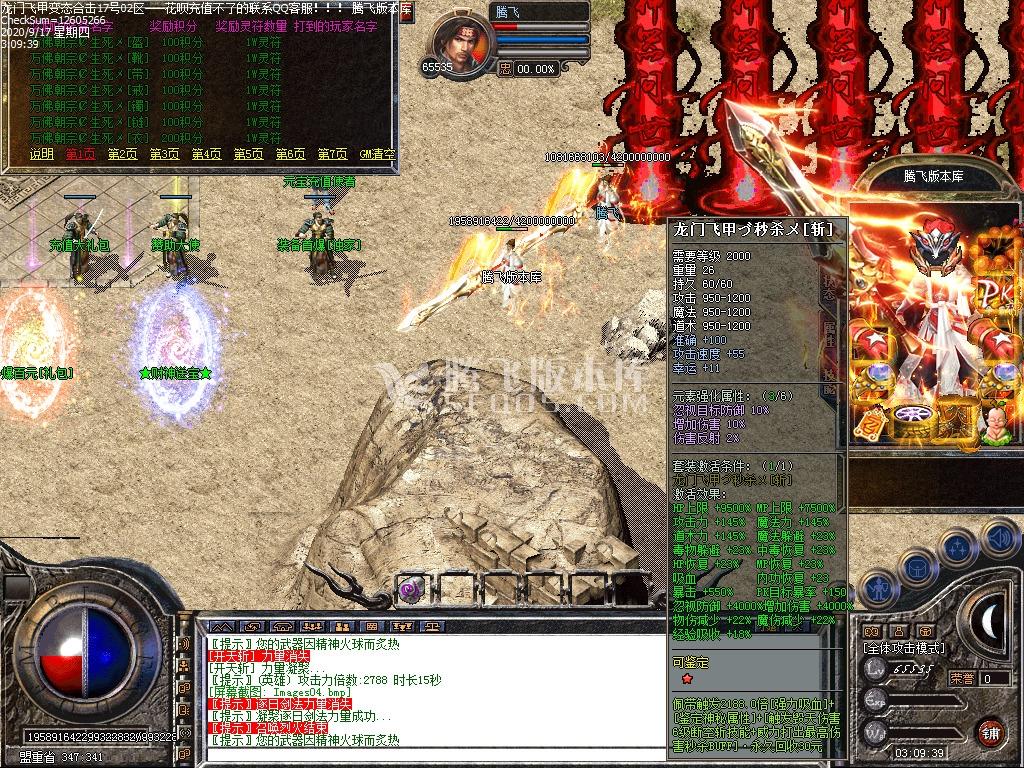Click the GM清空 link
Viewport: 1024px width, 768px height.
pyautogui.click(x=377, y=154)
